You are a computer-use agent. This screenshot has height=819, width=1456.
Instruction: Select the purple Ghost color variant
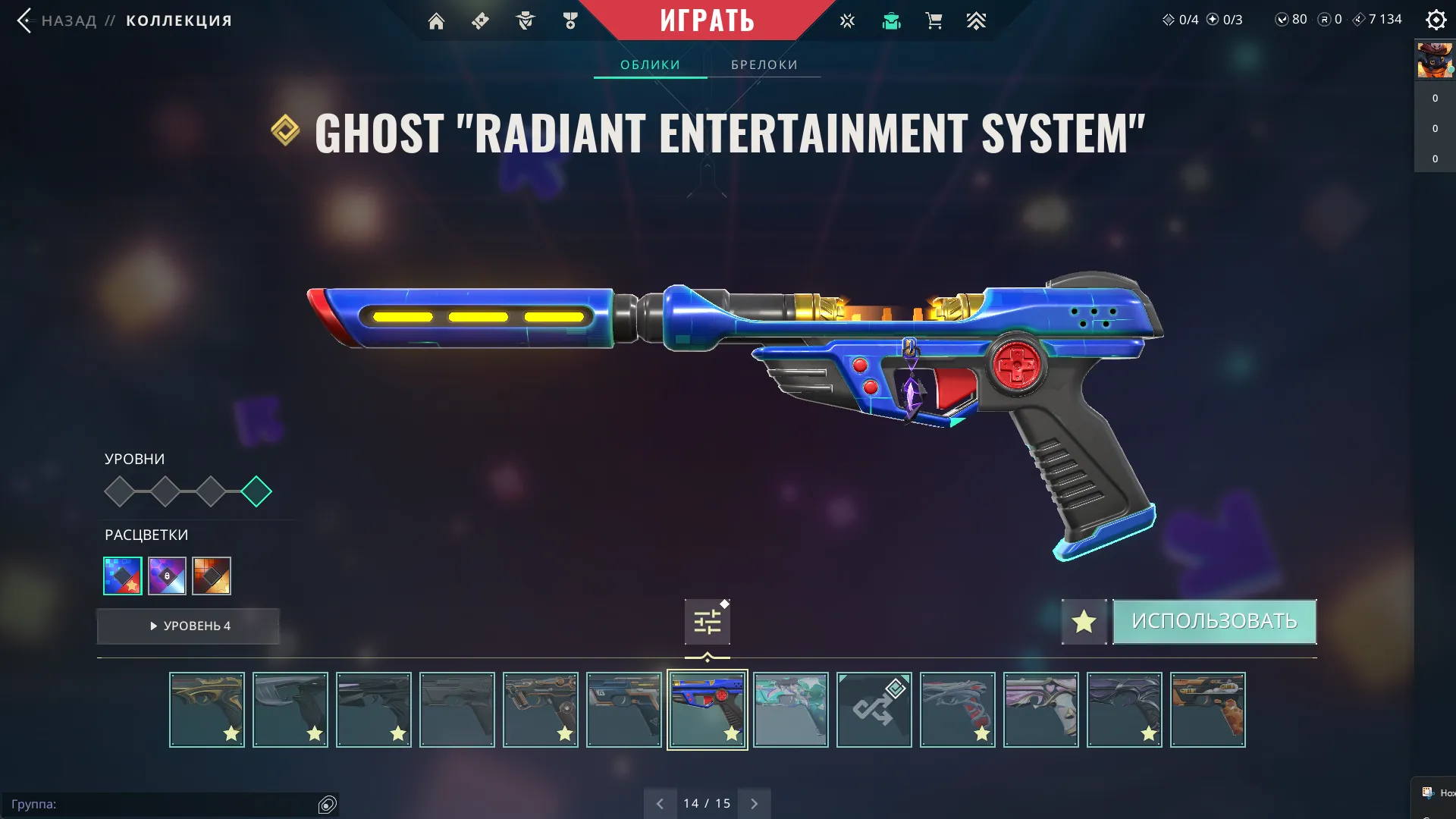167,576
